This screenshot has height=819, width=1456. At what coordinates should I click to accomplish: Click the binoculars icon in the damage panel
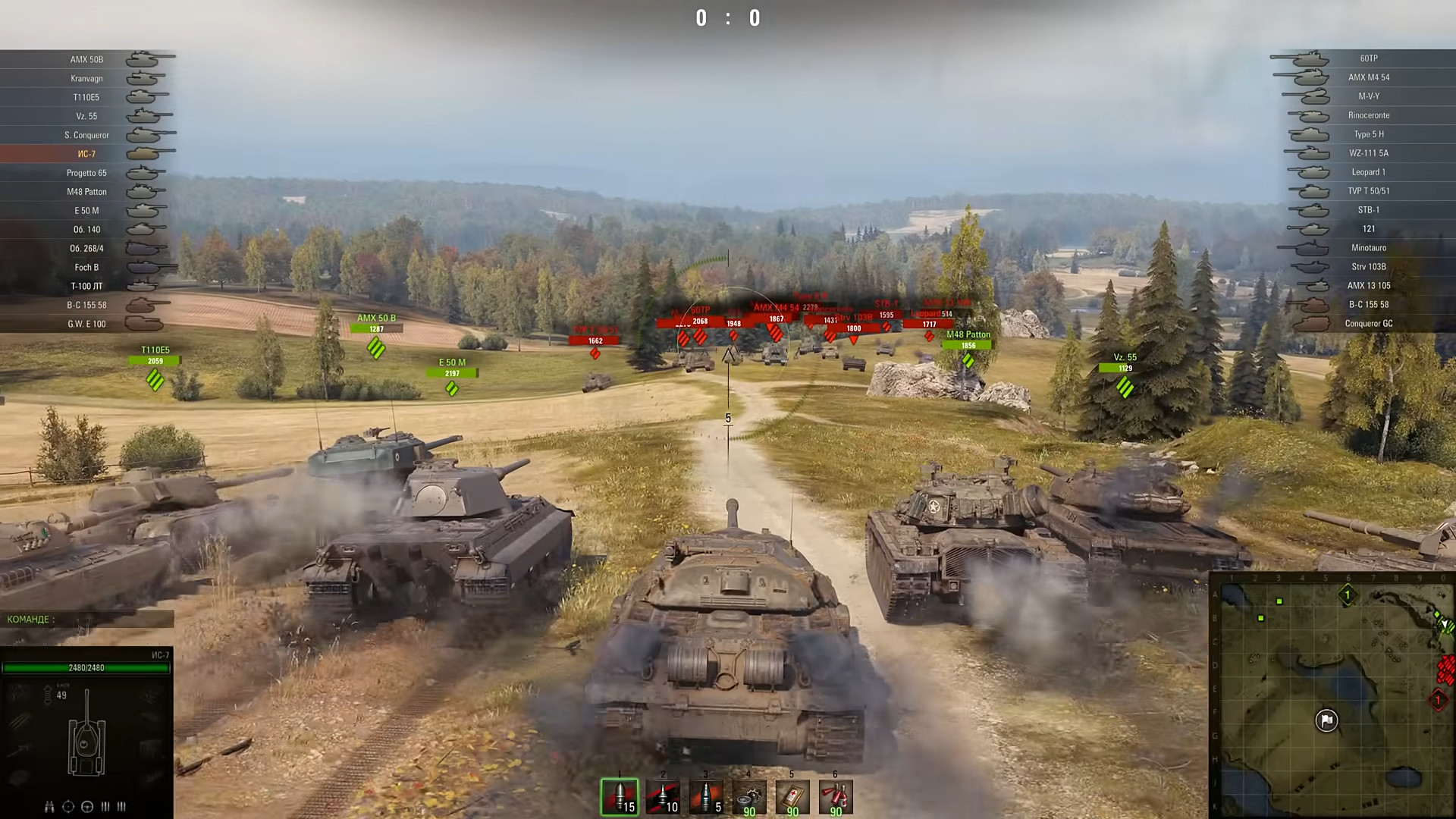[x=49, y=807]
